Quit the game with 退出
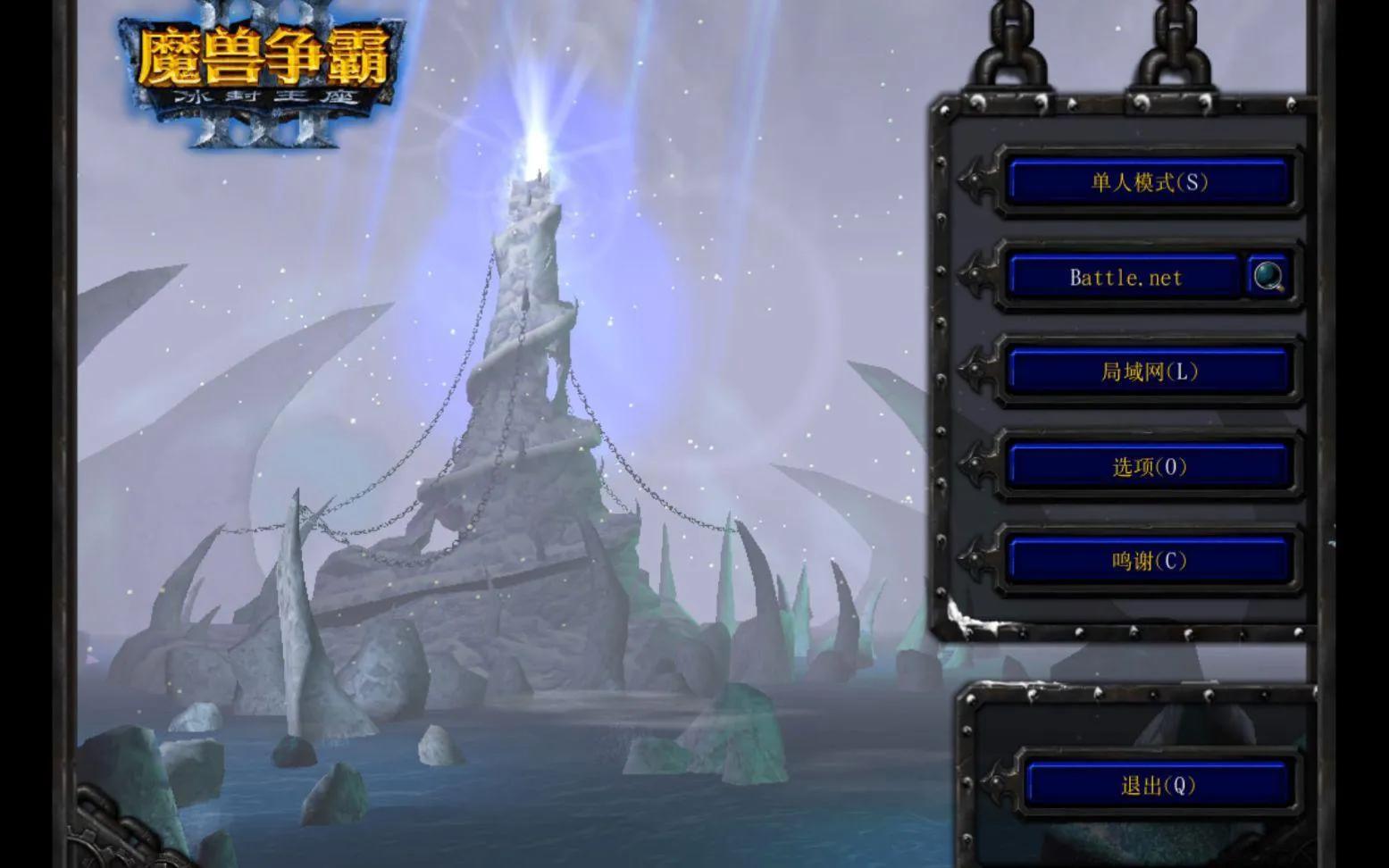This screenshot has height=868, width=1389. (1157, 785)
